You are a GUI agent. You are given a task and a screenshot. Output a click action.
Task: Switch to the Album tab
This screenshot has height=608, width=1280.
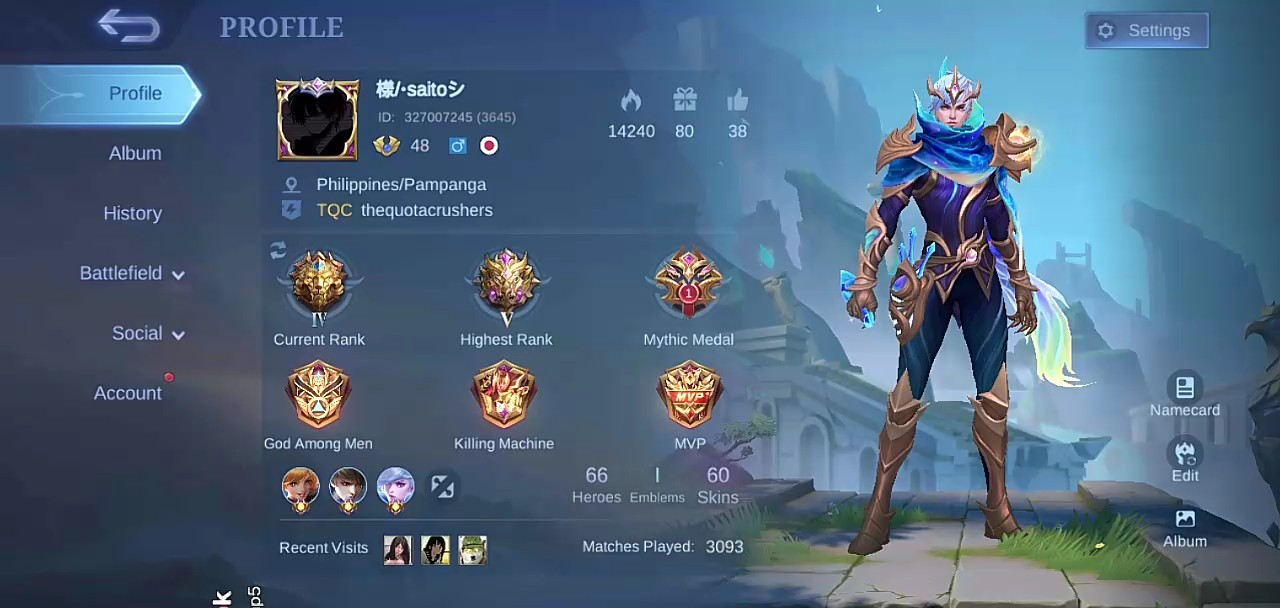(x=135, y=154)
